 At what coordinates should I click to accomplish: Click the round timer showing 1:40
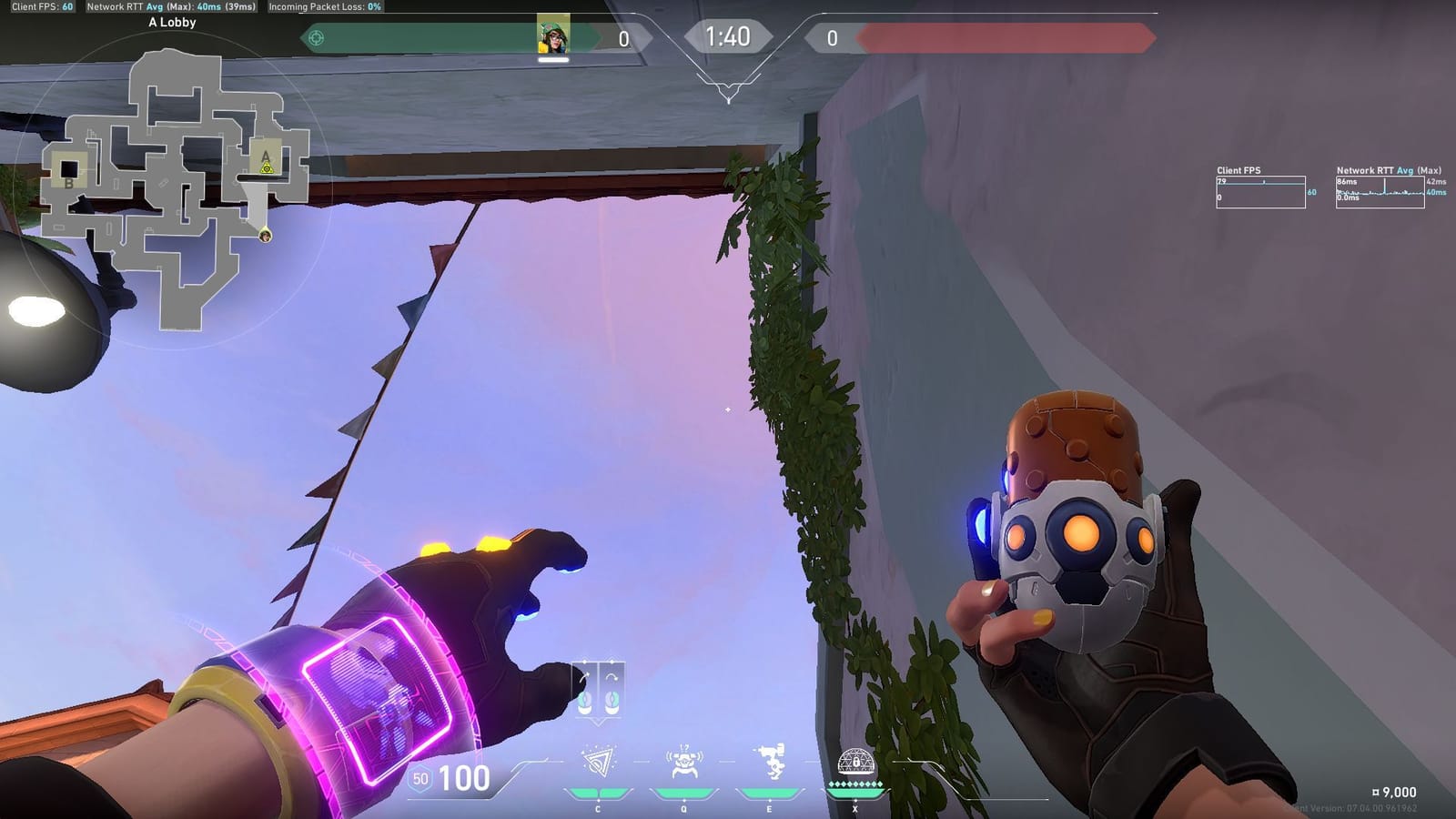point(728,36)
